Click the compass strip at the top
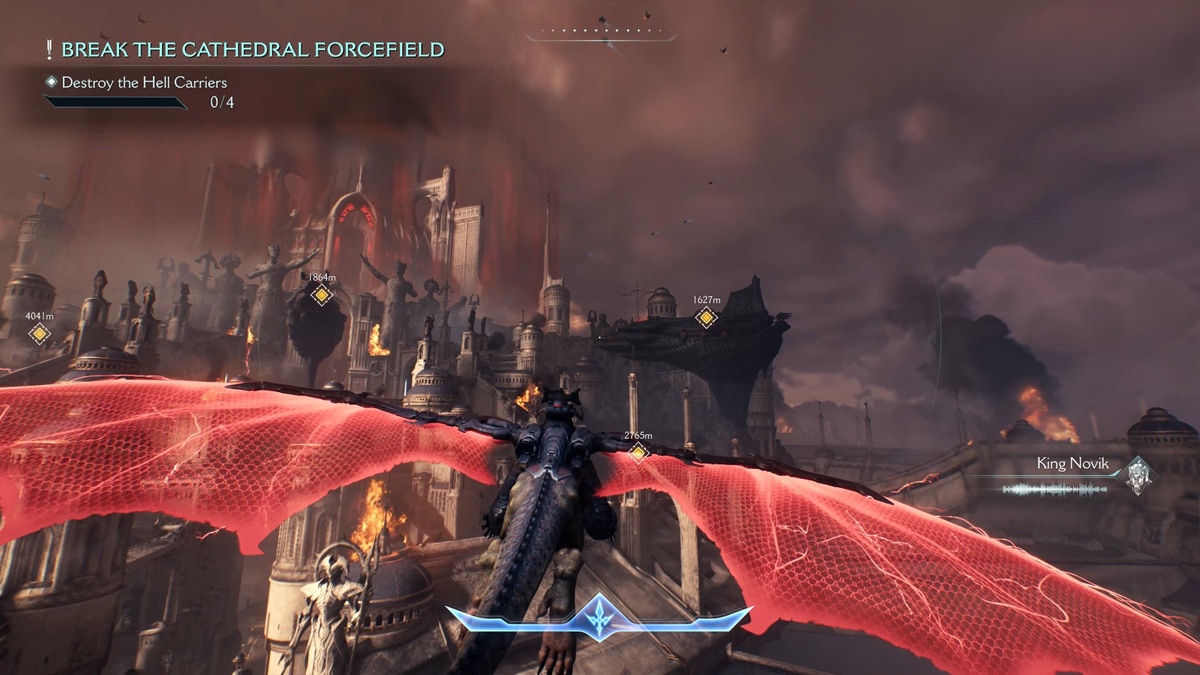The height and width of the screenshot is (675, 1200). [x=600, y=35]
